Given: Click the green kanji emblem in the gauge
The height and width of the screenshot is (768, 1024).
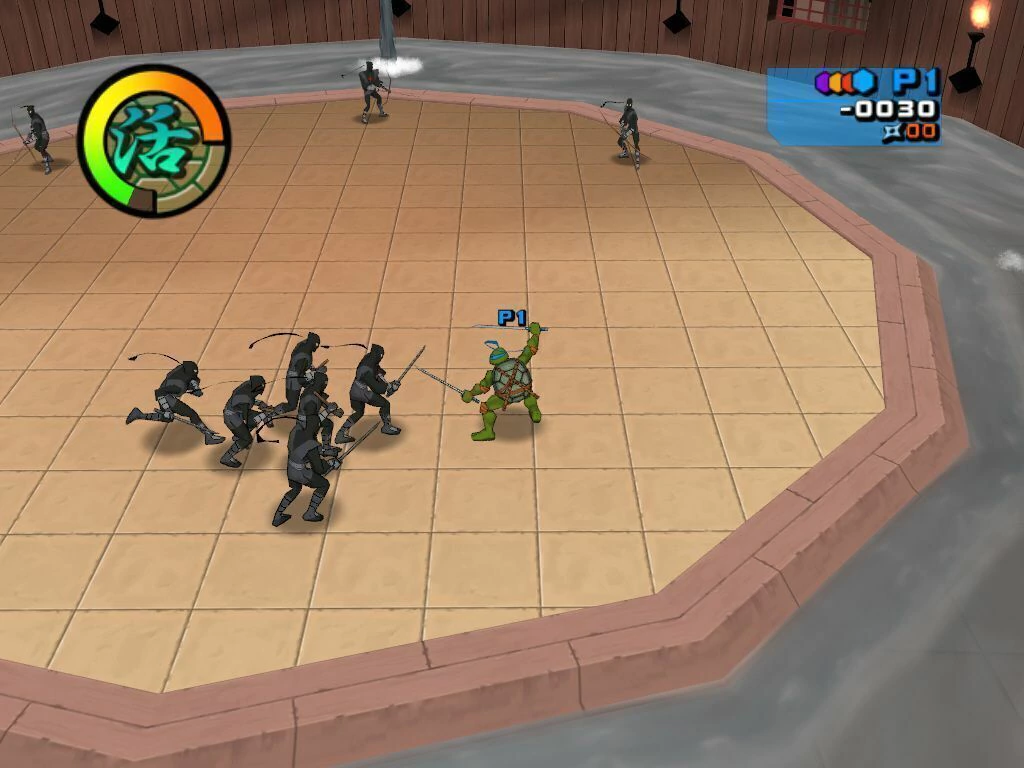Looking at the screenshot, I should [x=152, y=141].
